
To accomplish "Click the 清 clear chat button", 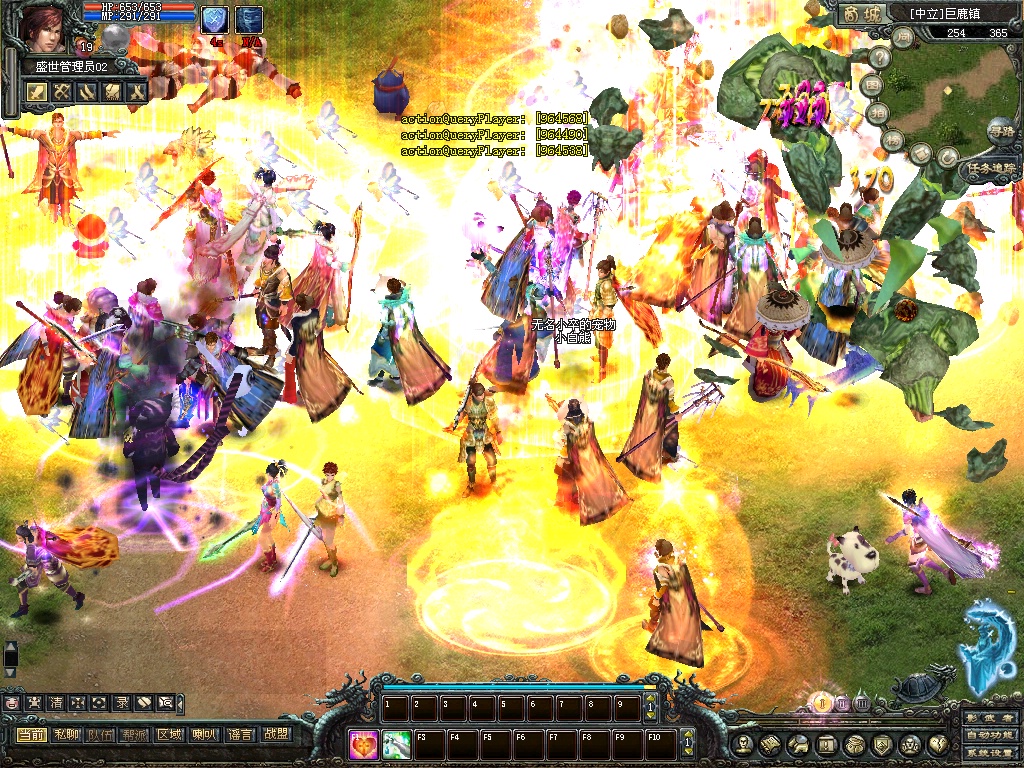I will [56, 703].
